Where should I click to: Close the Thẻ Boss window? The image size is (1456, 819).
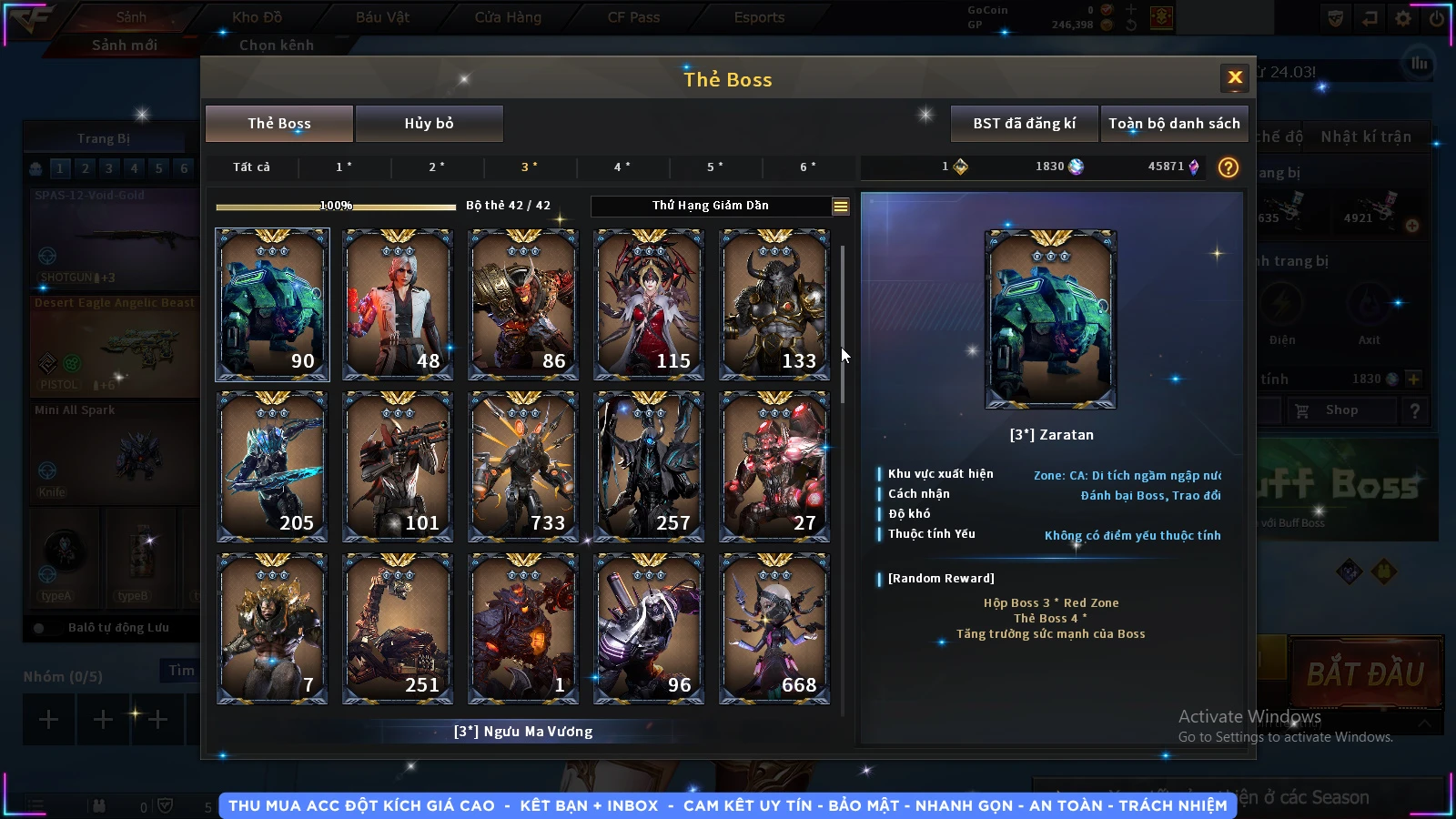coord(1235,77)
